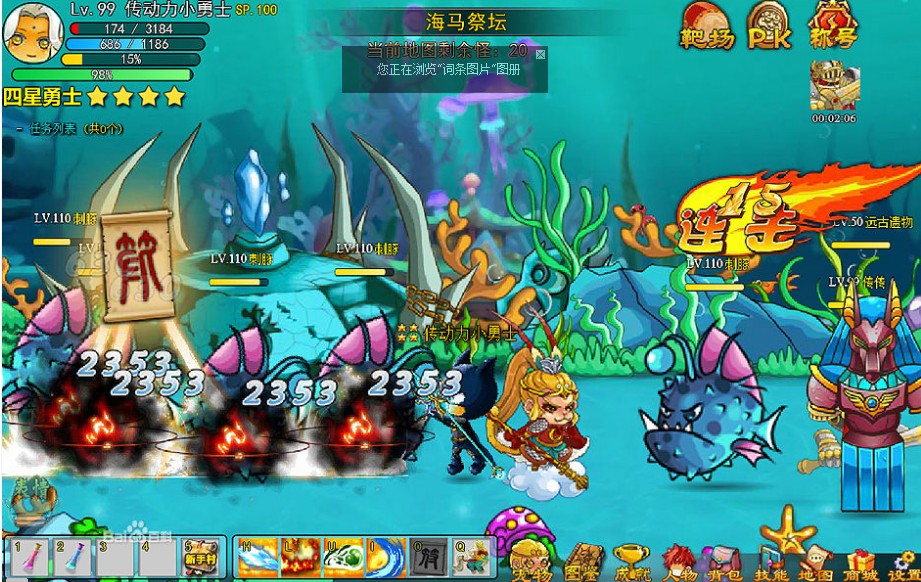
Task: Activate the grey scroll skill on O
Action: [428, 558]
